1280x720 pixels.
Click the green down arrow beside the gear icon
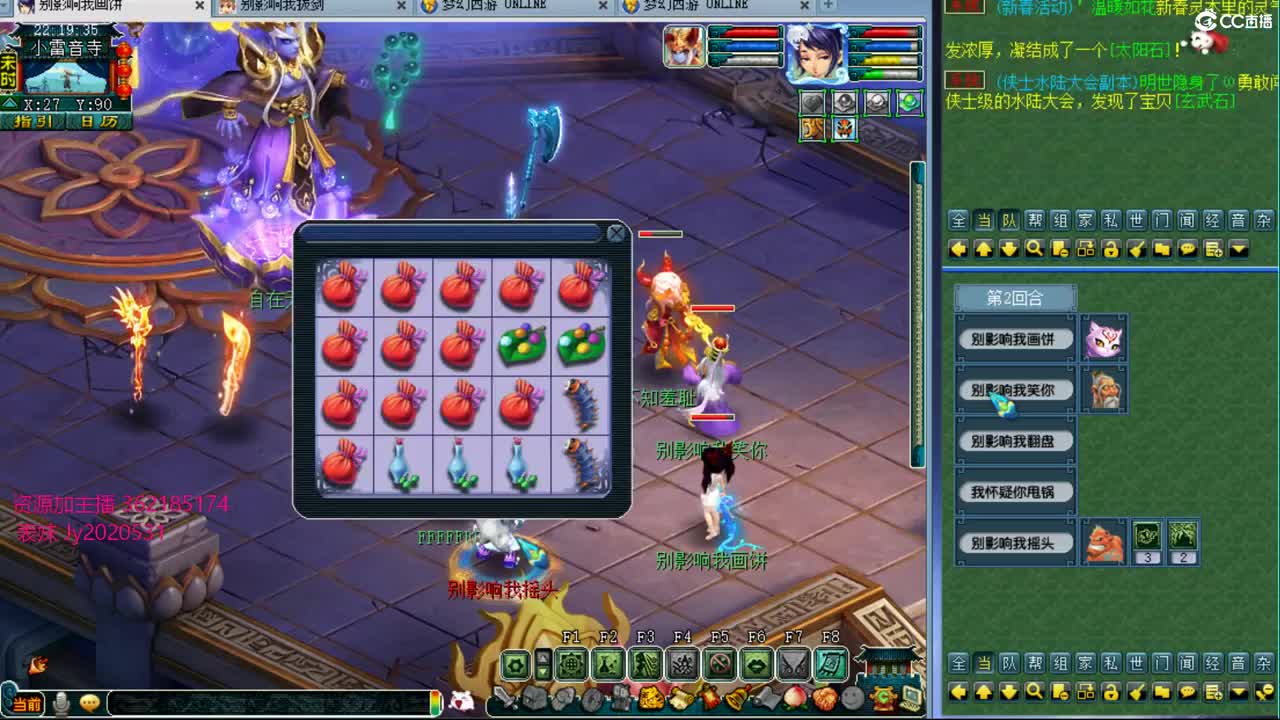click(543, 669)
